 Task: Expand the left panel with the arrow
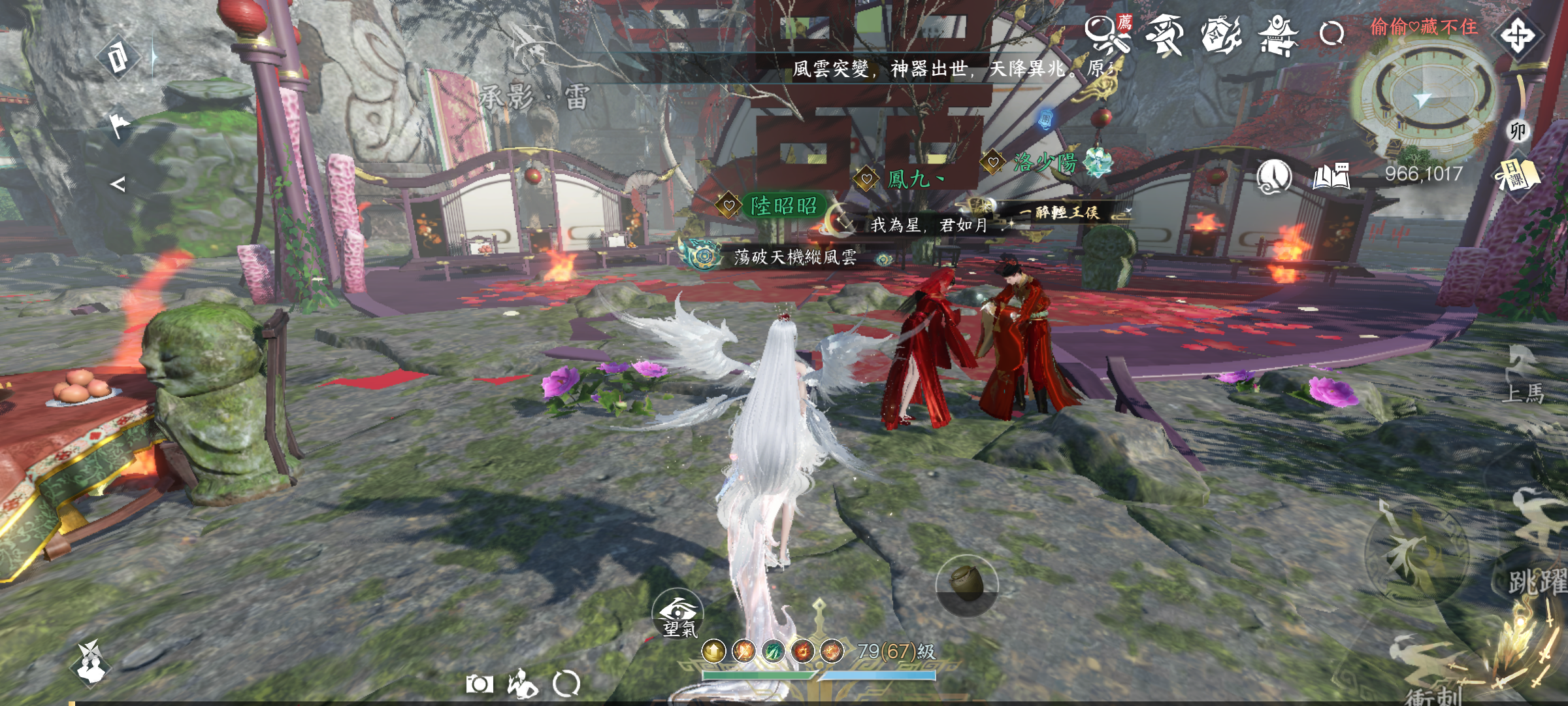pyautogui.click(x=118, y=184)
